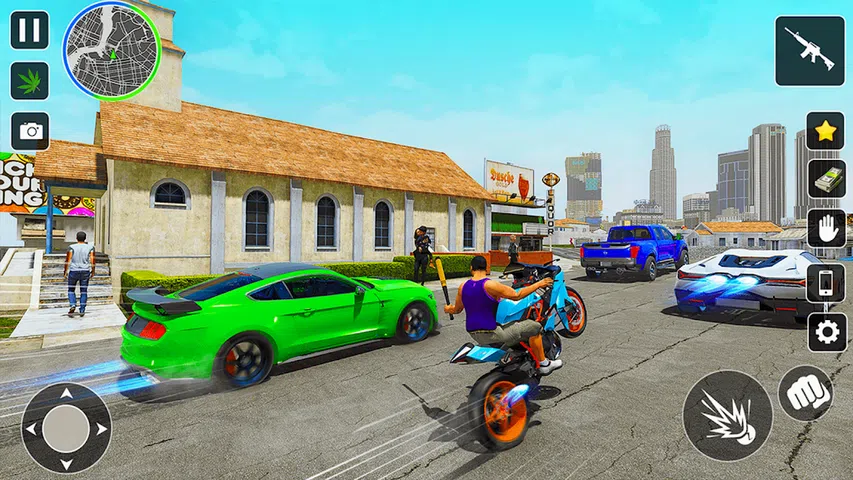Tap the white hand interact button
This screenshot has height=480, width=853.
pos(826,229)
